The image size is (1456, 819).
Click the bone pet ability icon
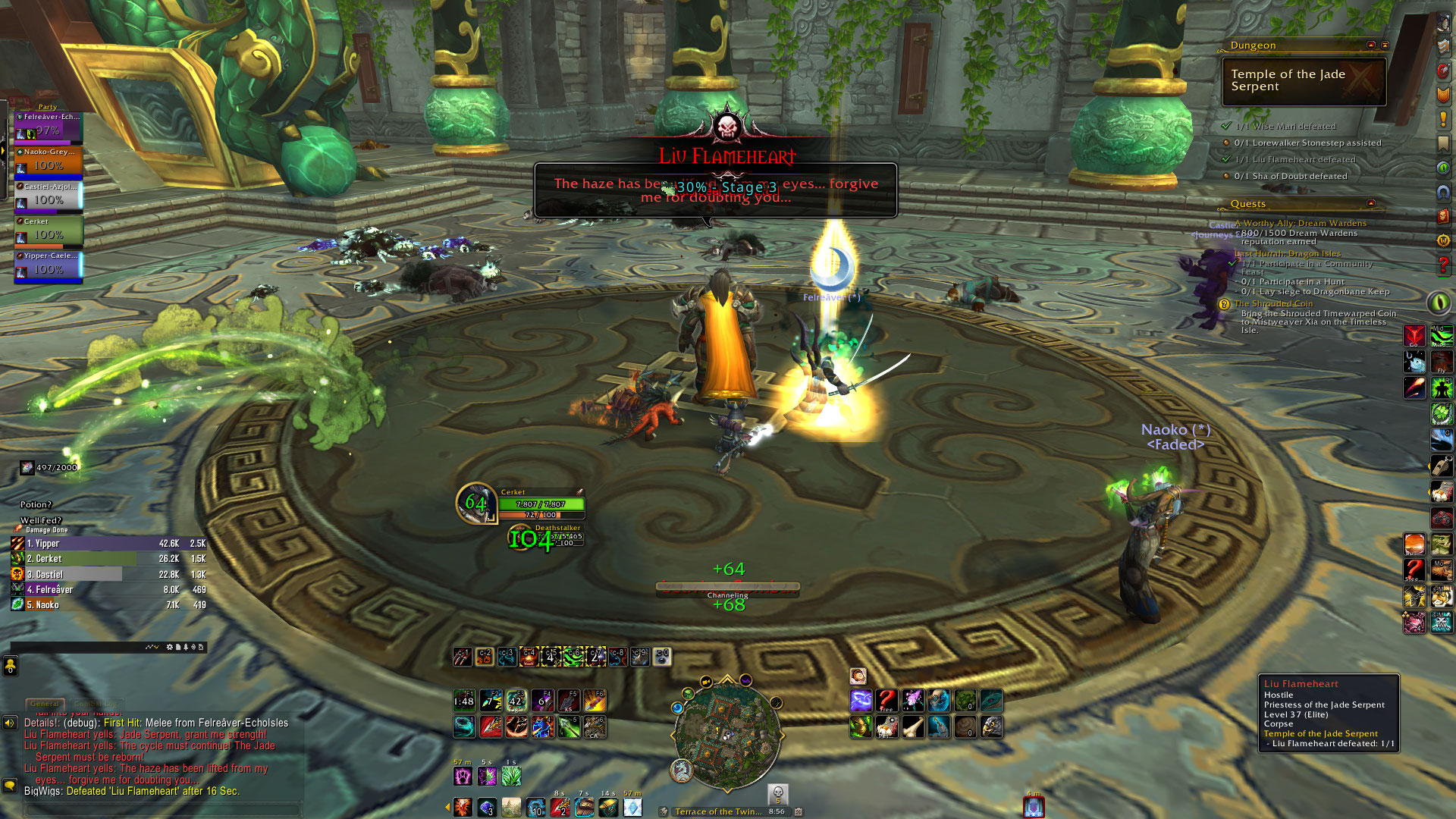[912, 726]
